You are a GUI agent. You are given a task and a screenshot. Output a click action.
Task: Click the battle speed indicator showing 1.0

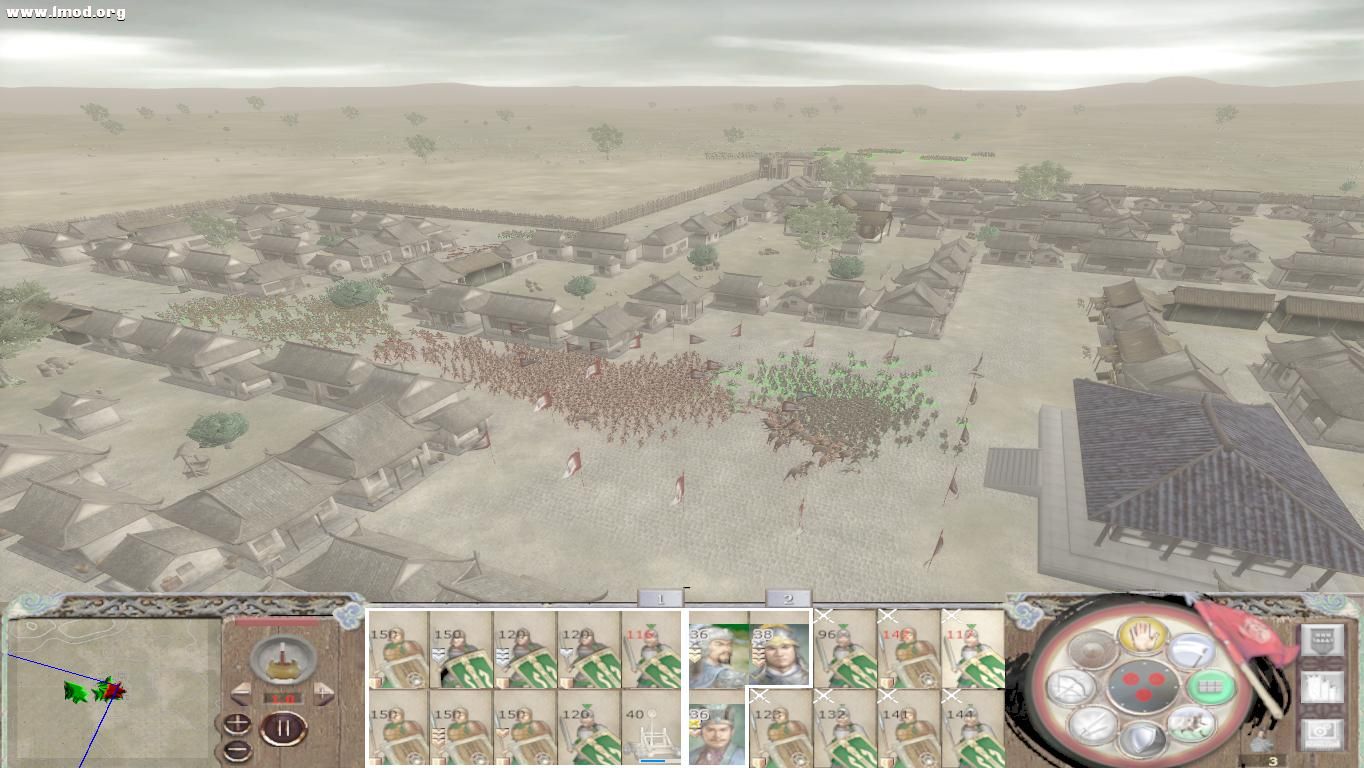(x=284, y=698)
